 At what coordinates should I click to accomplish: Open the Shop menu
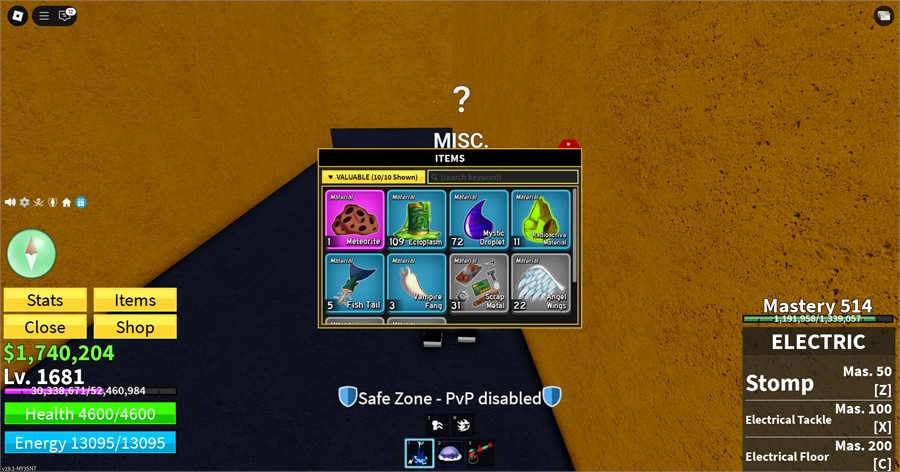[135, 327]
